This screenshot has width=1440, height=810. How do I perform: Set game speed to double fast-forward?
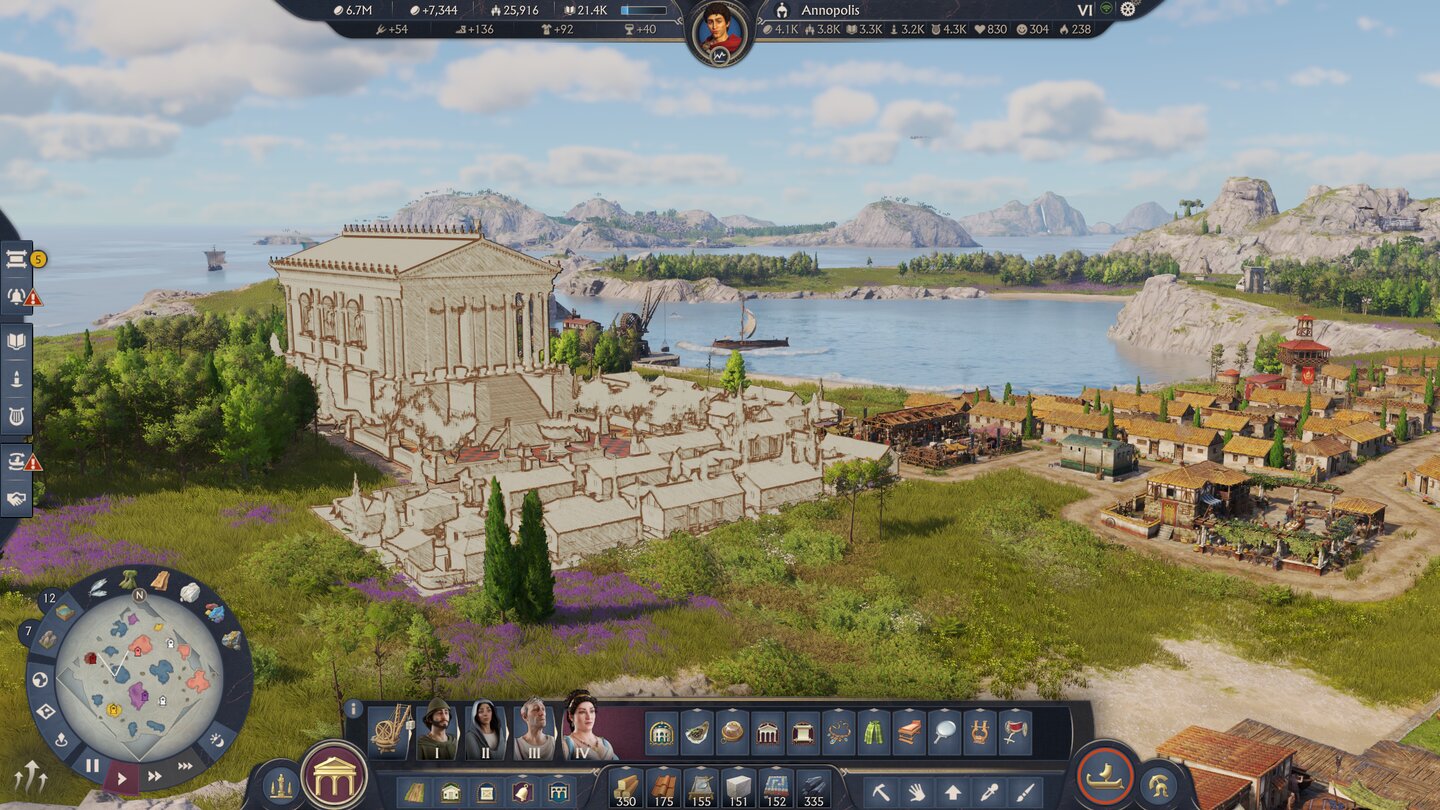pyautogui.click(x=155, y=775)
